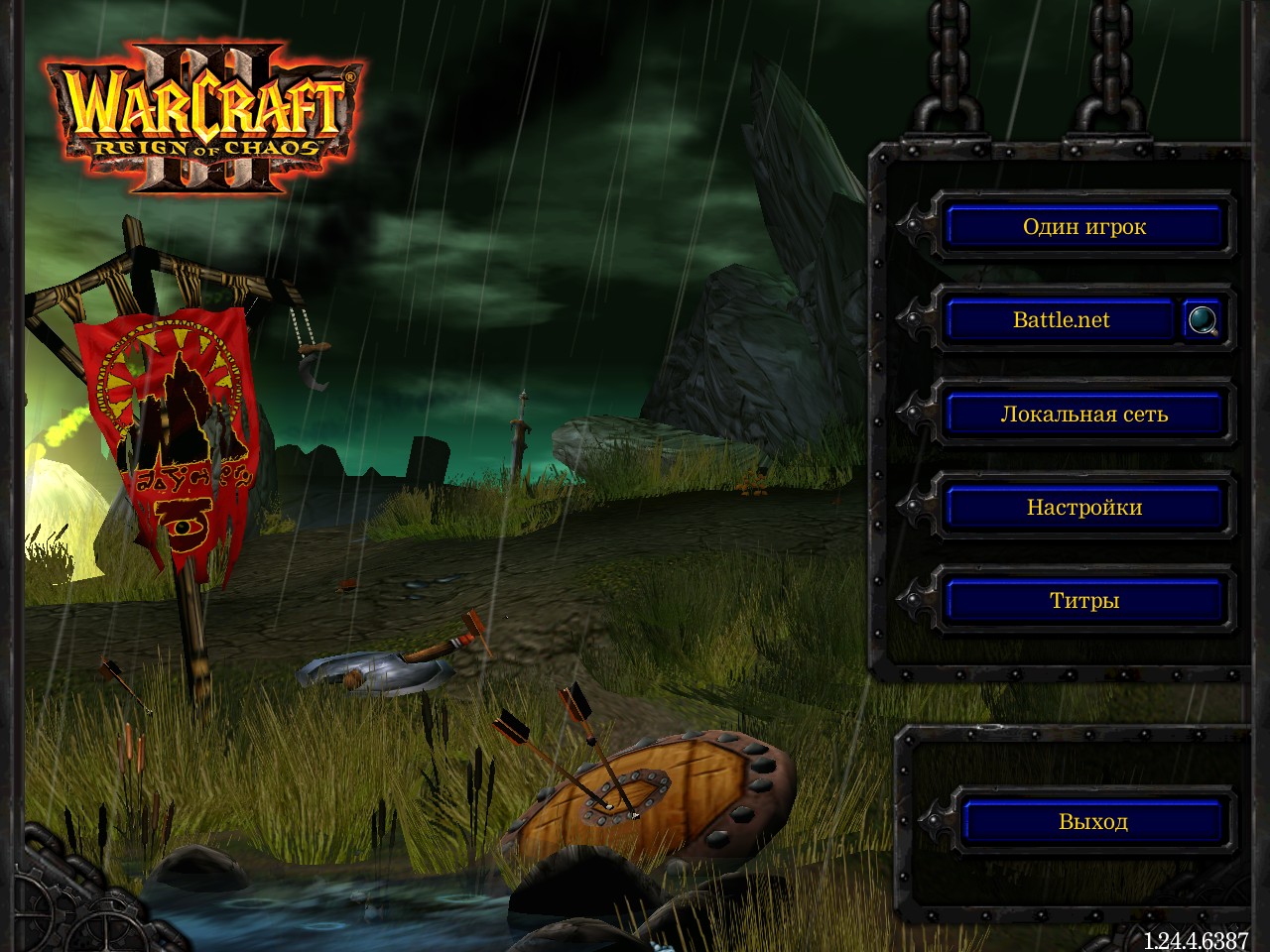Connect to Battle.net

[1062, 319]
